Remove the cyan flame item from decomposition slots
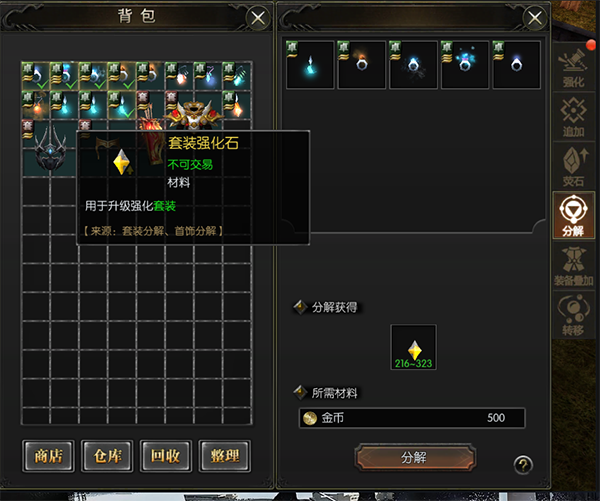600x501 pixels. point(310,65)
